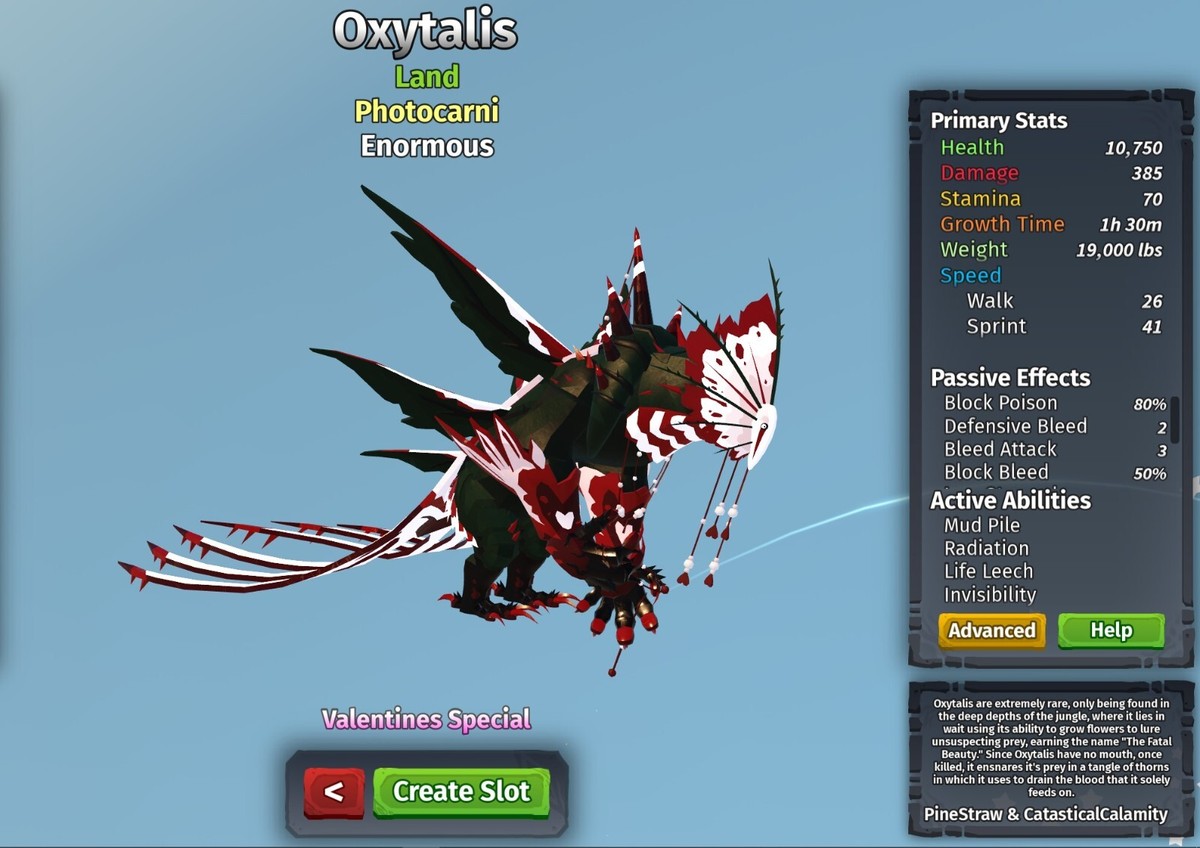Select the Passive Effects scrollbar
The height and width of the screenshot is (848, 1200).
point(1175,420)
